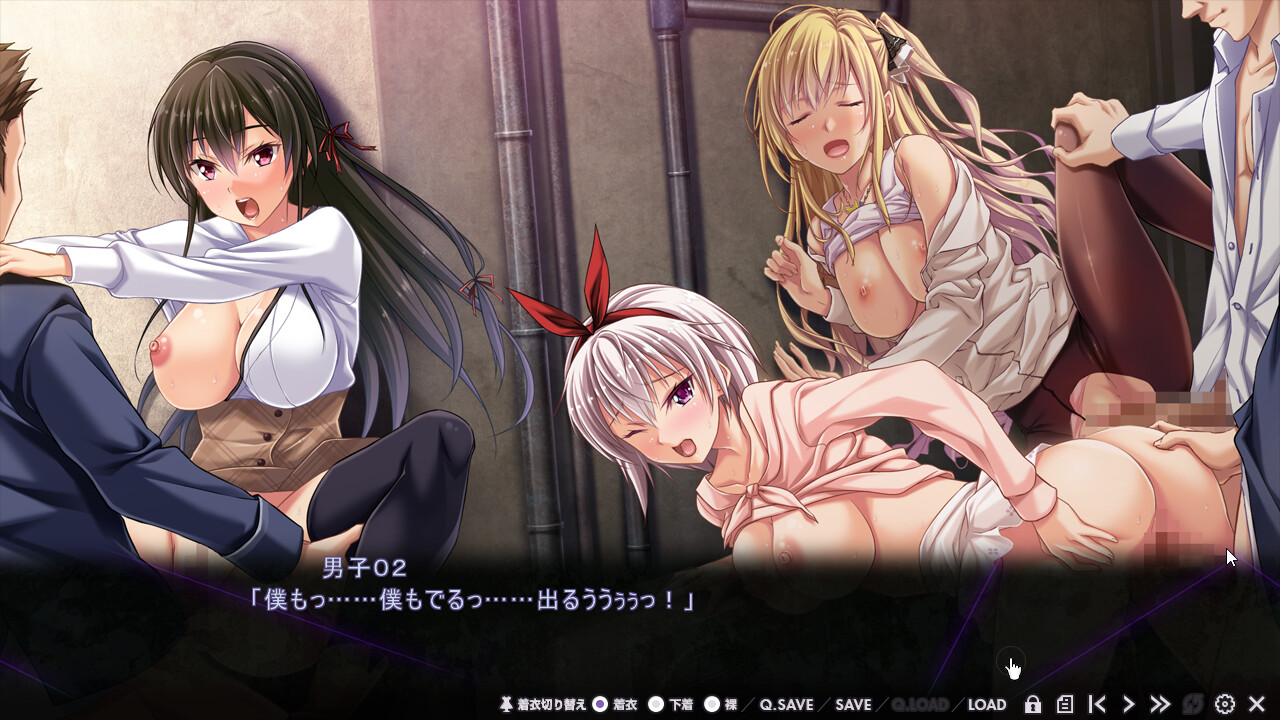Switch to the 裸 outfit radio option
This screenshot has height=720, width=1280.
click(712, 704)
